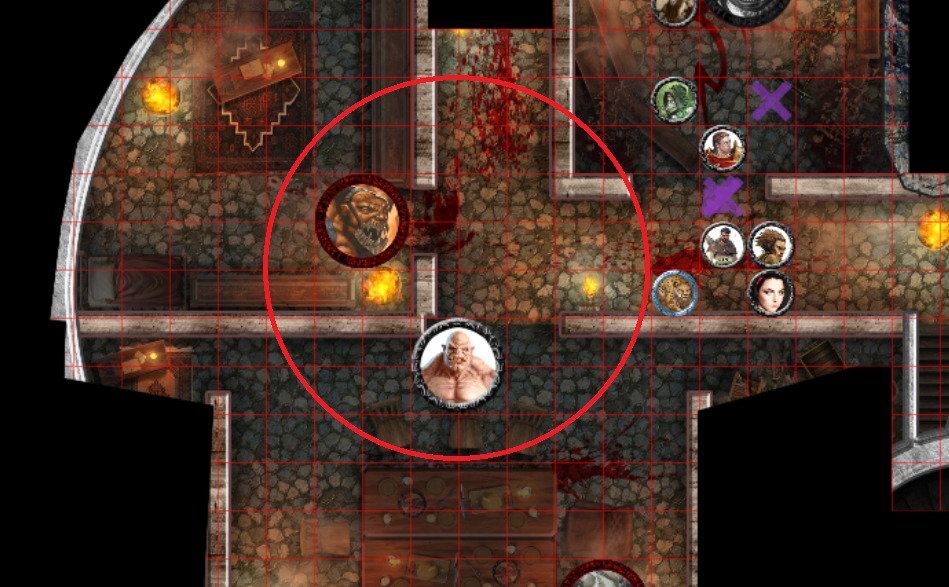Click the lower purple X marker

tap(721, 197)
